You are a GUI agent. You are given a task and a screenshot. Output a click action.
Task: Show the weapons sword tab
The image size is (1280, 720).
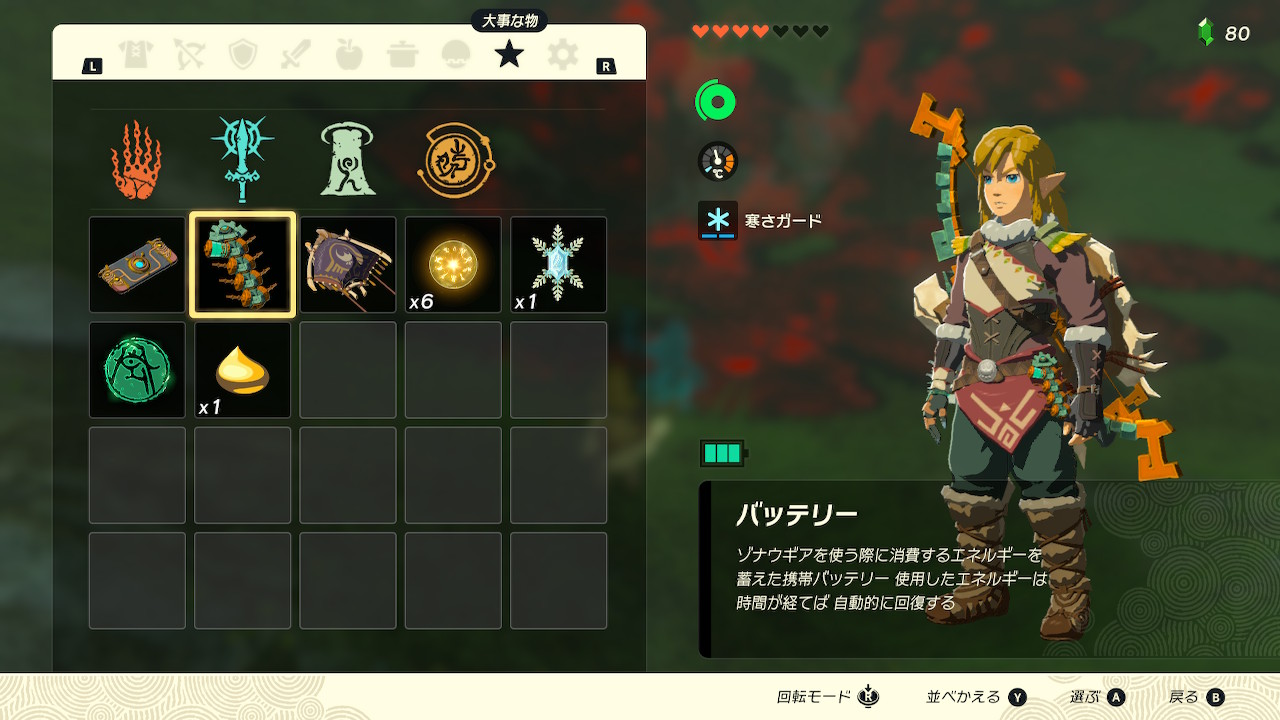click(296, 54)
